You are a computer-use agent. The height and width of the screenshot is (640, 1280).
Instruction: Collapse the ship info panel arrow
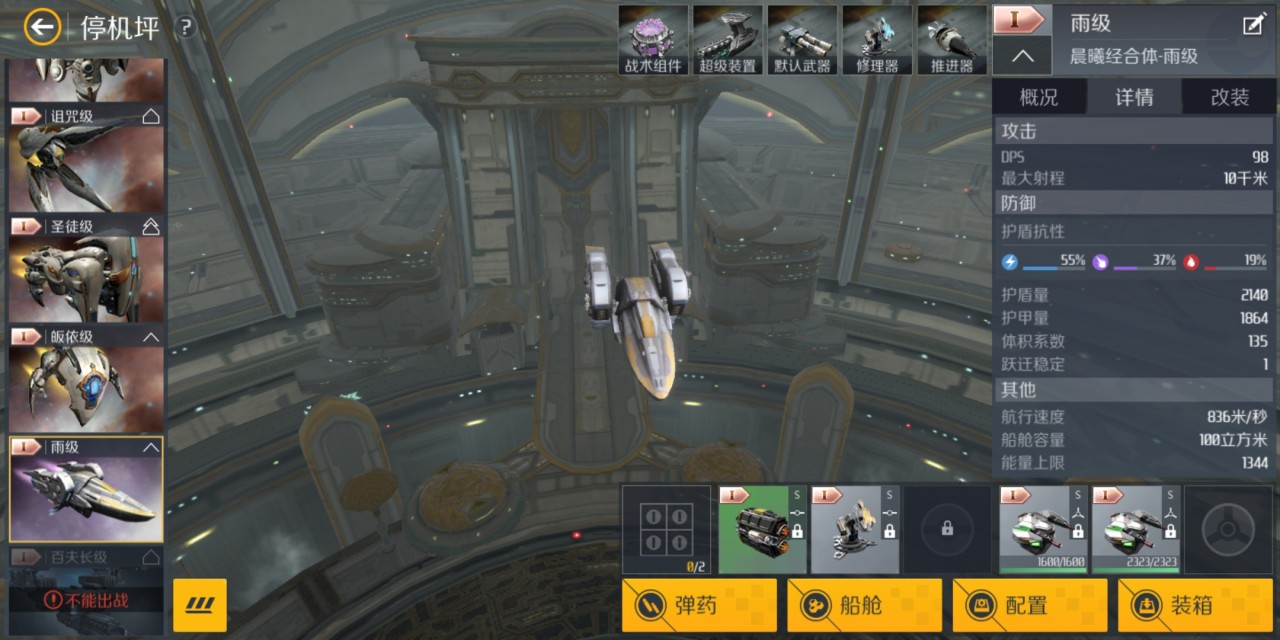(x=1022, y=56)
